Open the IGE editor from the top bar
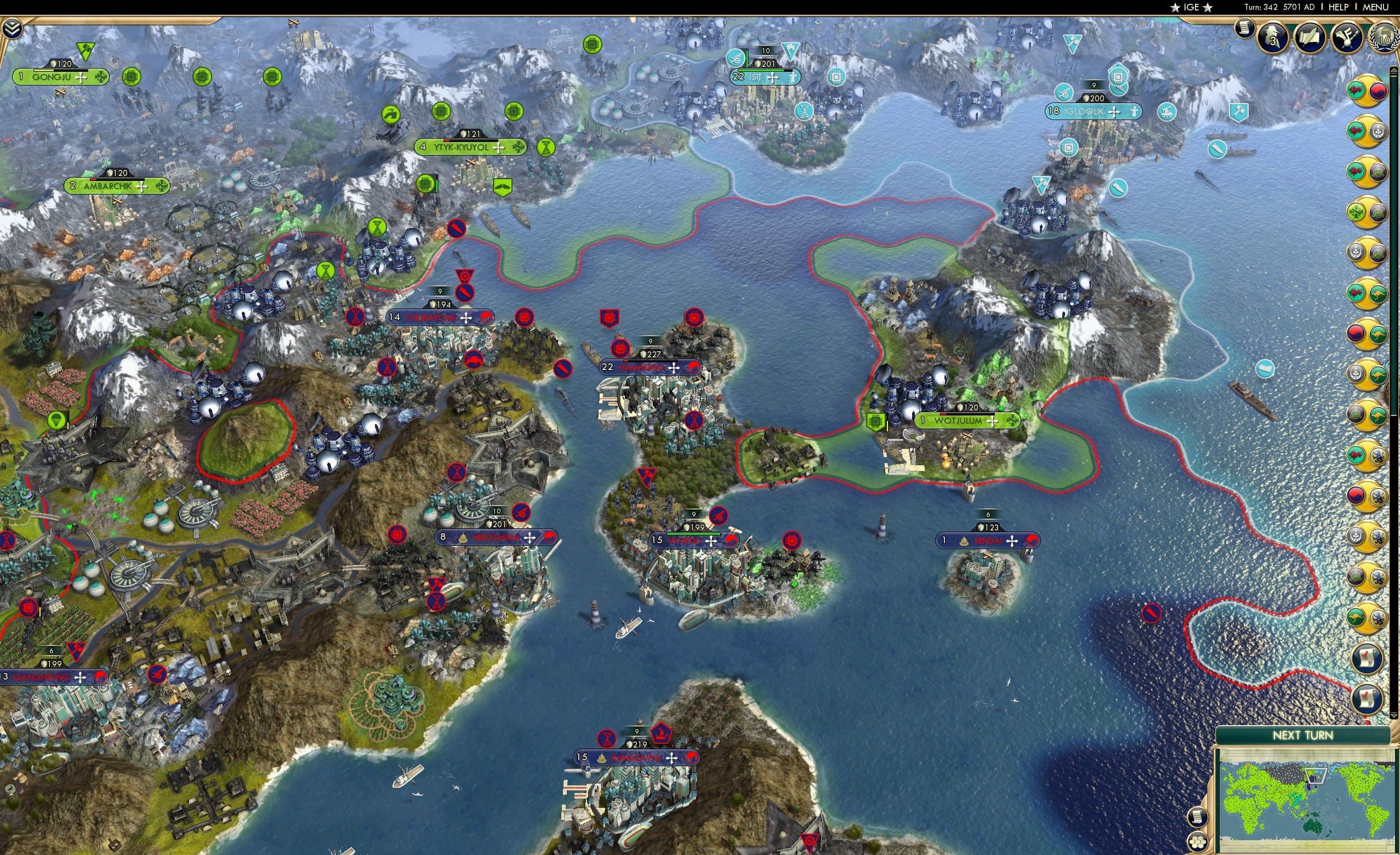The height and width of the screenshot is (855, 1400). coord(1191,7)
